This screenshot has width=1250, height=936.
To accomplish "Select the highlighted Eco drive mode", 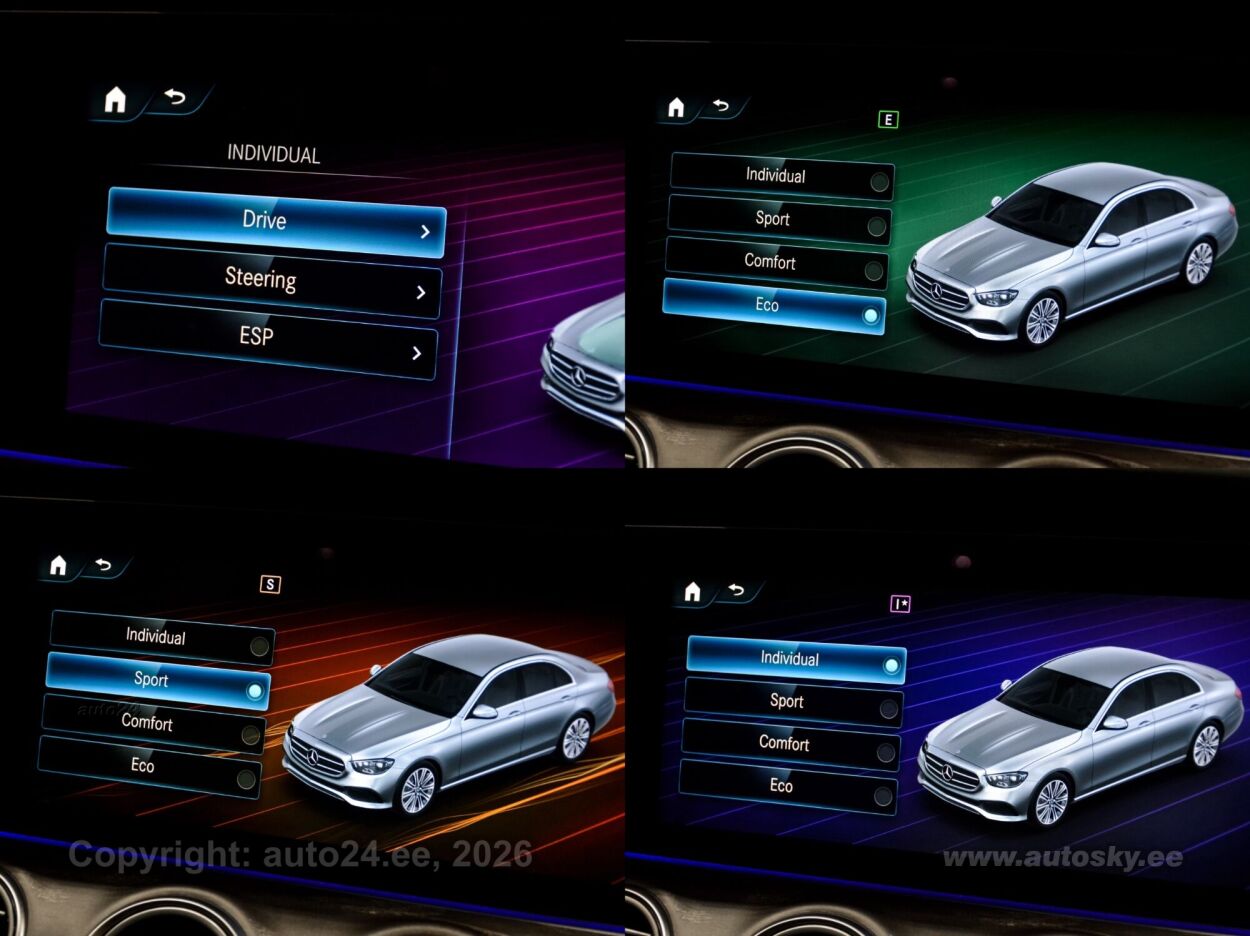I will [774, 307].
